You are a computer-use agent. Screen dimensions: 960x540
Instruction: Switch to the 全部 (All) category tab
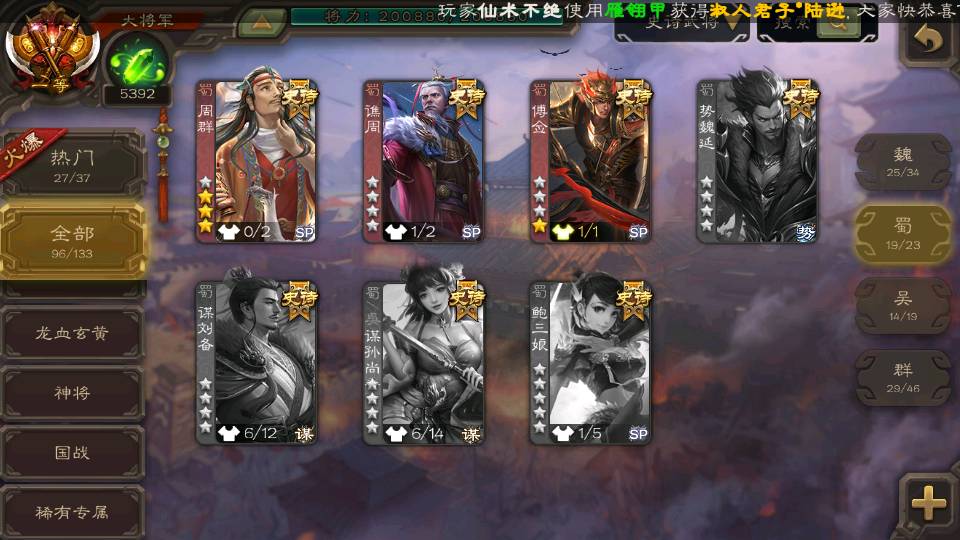click(72, 240)
